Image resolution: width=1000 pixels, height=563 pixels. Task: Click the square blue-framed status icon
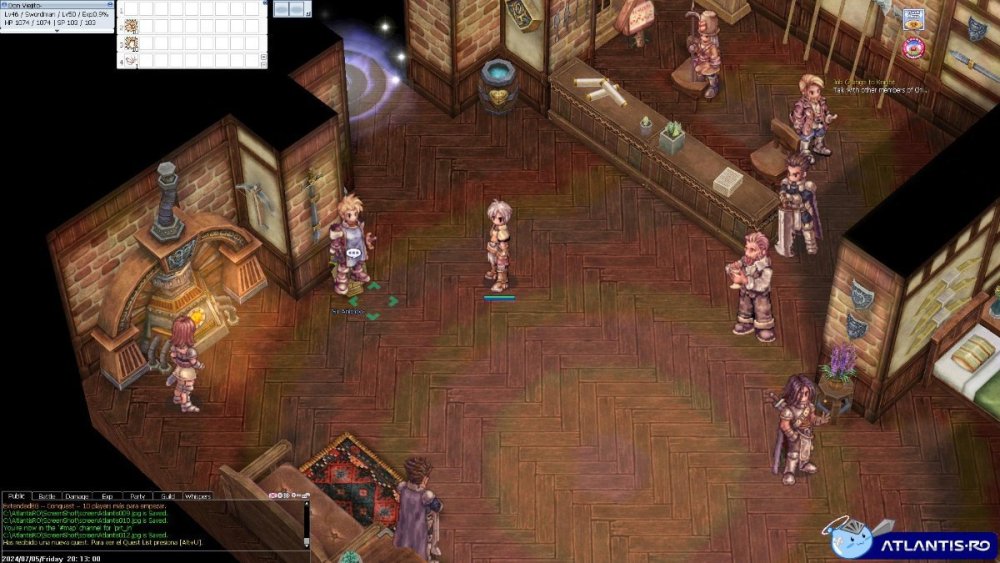[913, 19]
